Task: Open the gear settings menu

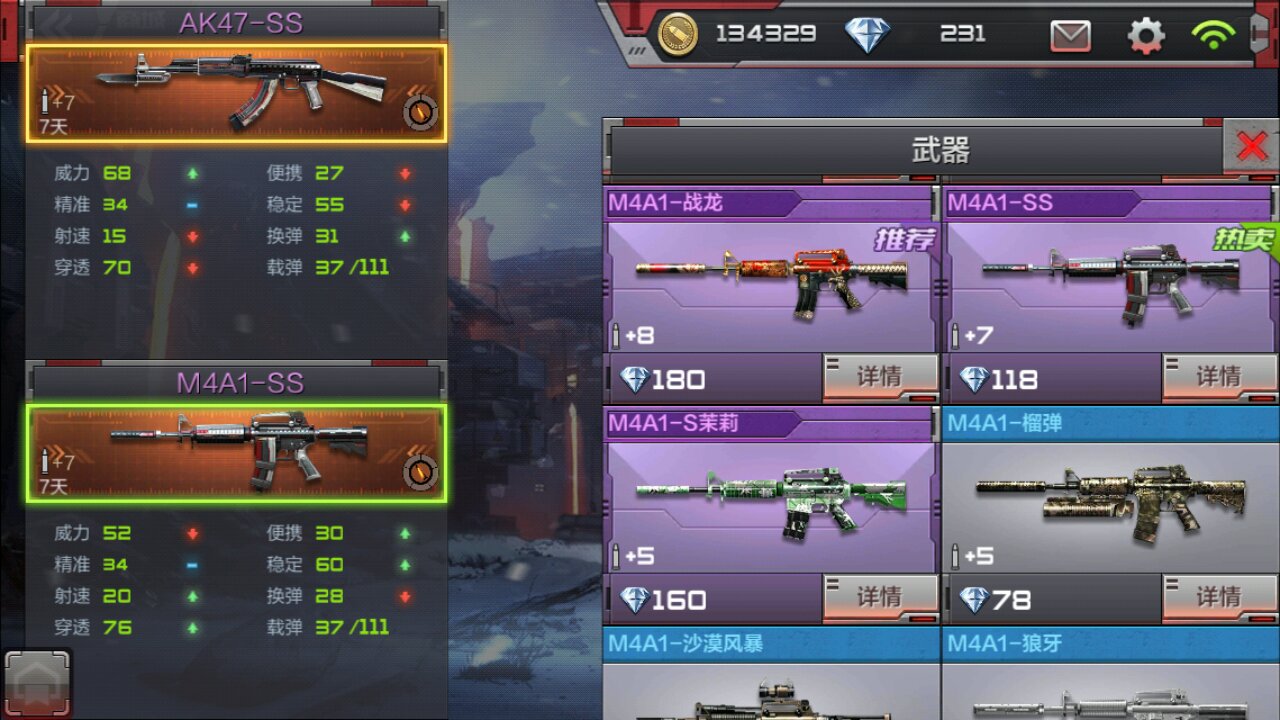Action: [1146, 36]
